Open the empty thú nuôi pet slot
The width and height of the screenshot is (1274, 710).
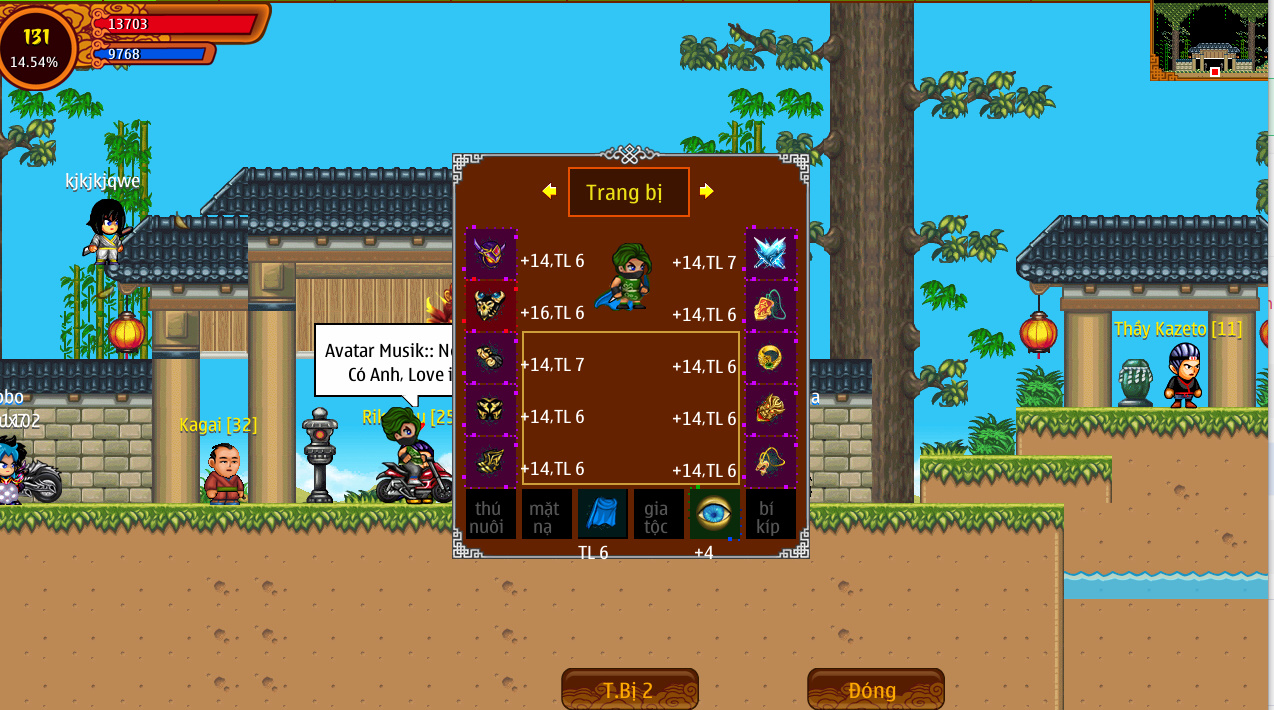[491, 514]
